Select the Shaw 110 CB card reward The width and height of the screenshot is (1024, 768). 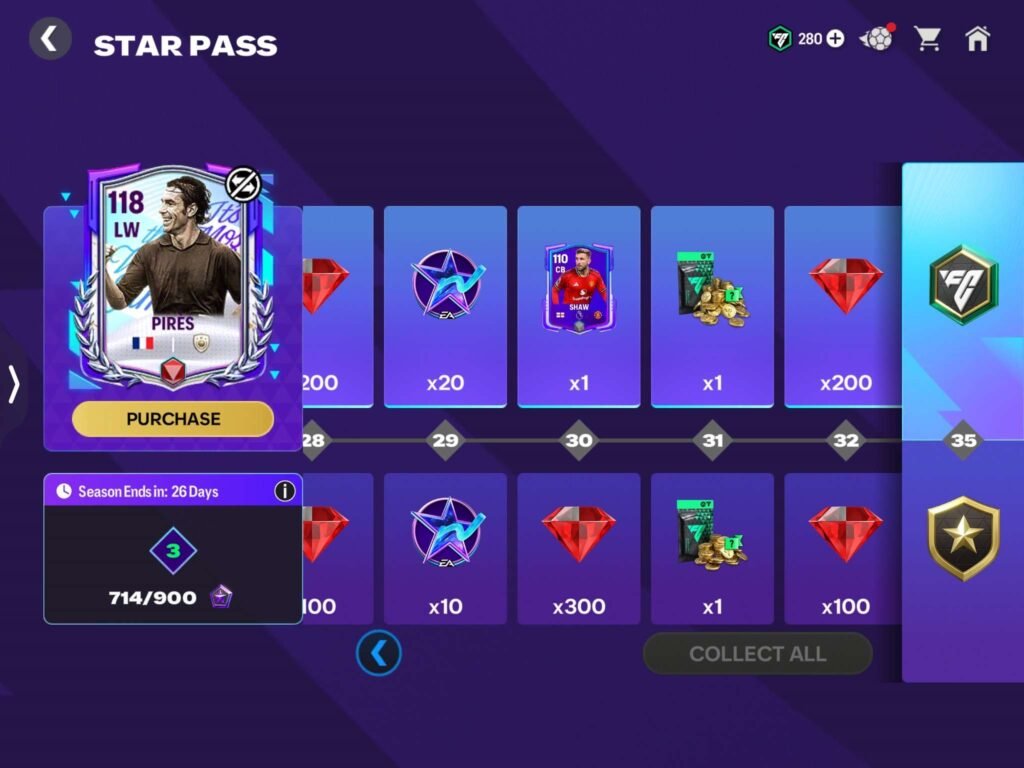coord(579,290)
